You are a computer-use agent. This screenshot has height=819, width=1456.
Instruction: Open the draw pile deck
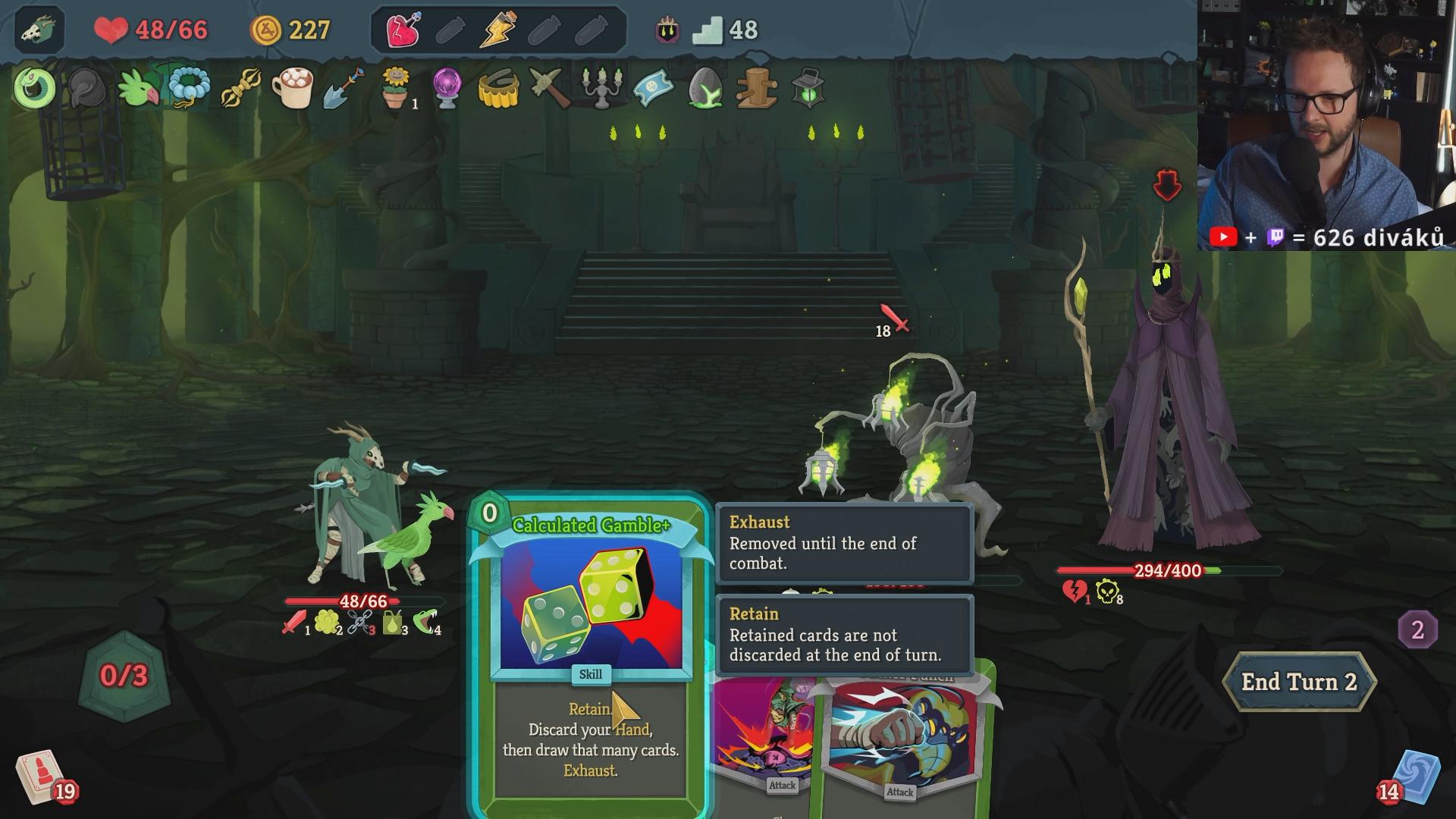point(39,777)
